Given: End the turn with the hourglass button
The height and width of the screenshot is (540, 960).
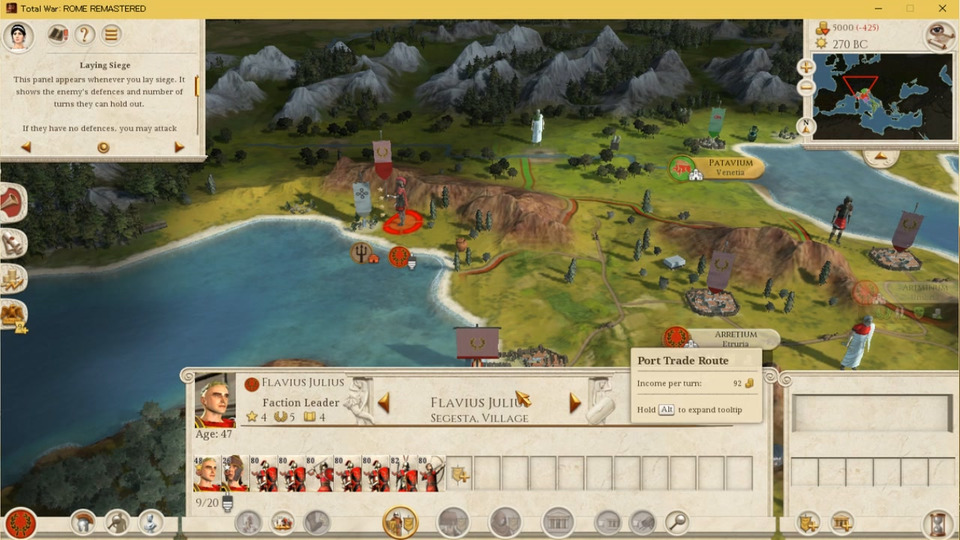Looking at the screenshot, I should (937, 522).
